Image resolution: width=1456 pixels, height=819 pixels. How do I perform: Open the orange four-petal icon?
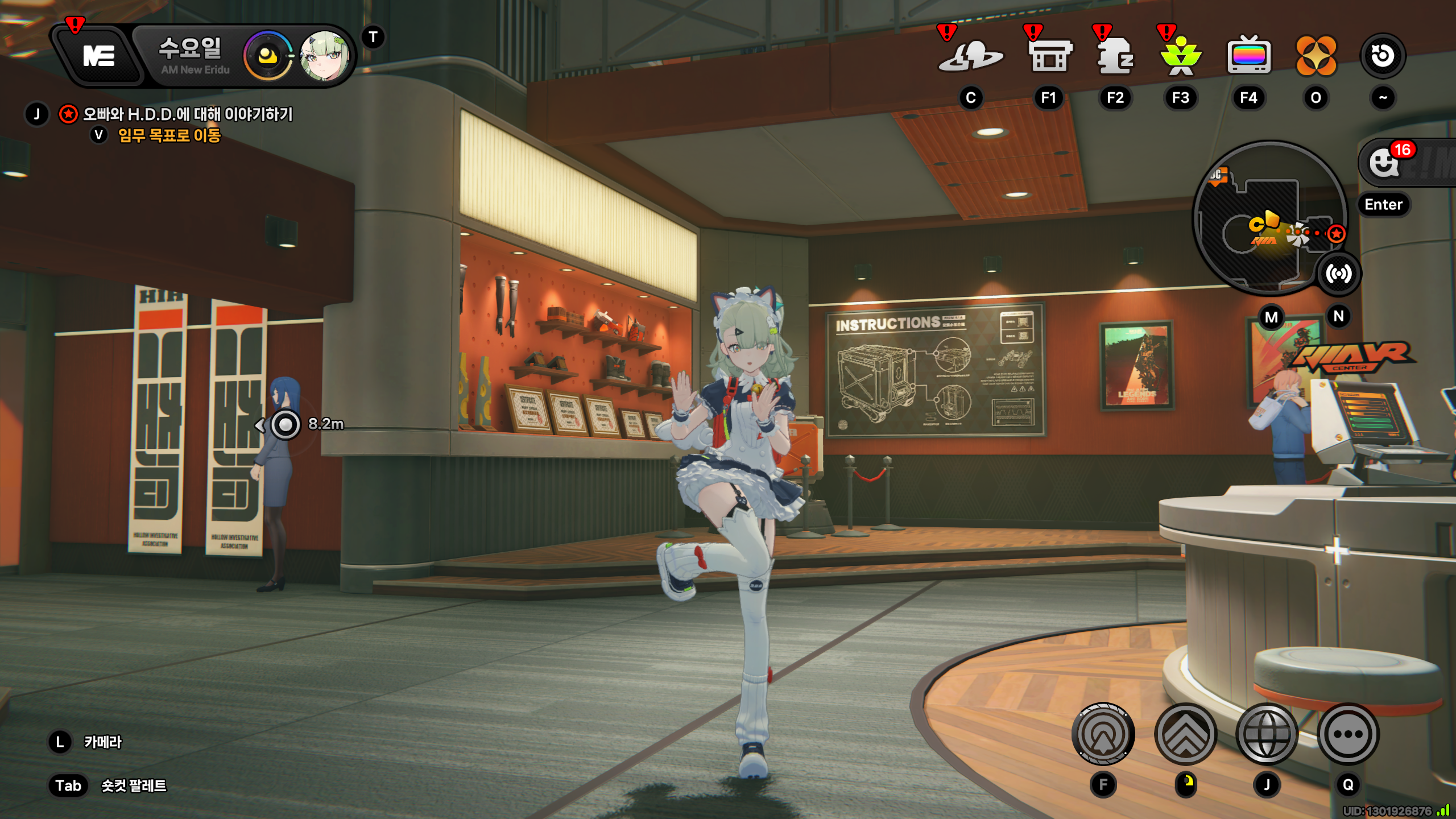pyautogui.click(x=1316, y=56)
